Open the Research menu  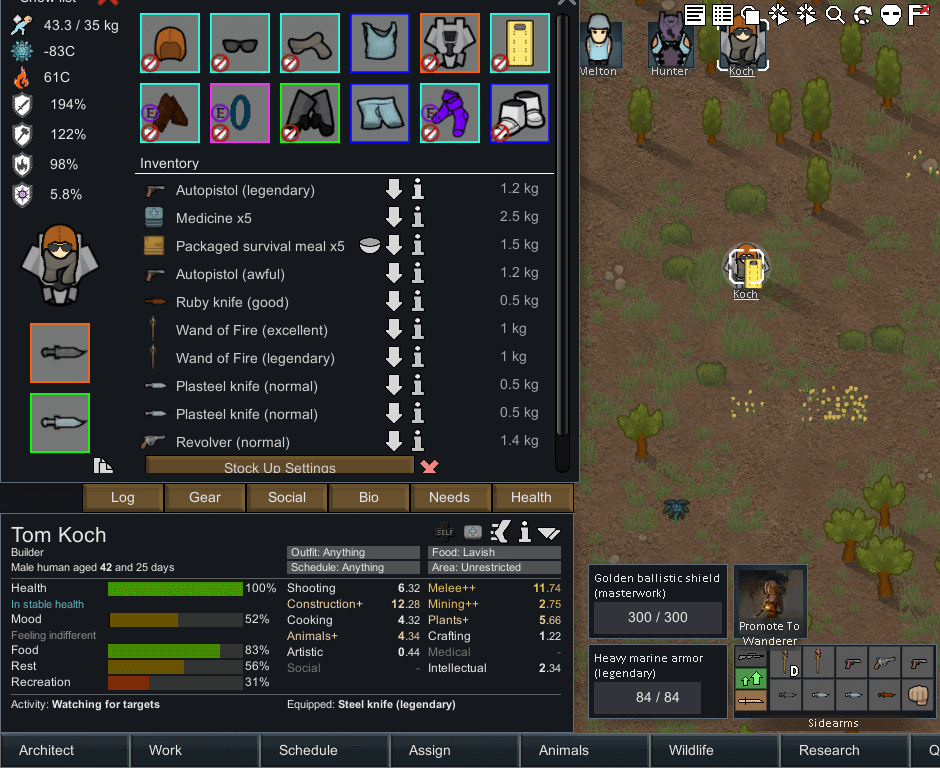(829, 750)
